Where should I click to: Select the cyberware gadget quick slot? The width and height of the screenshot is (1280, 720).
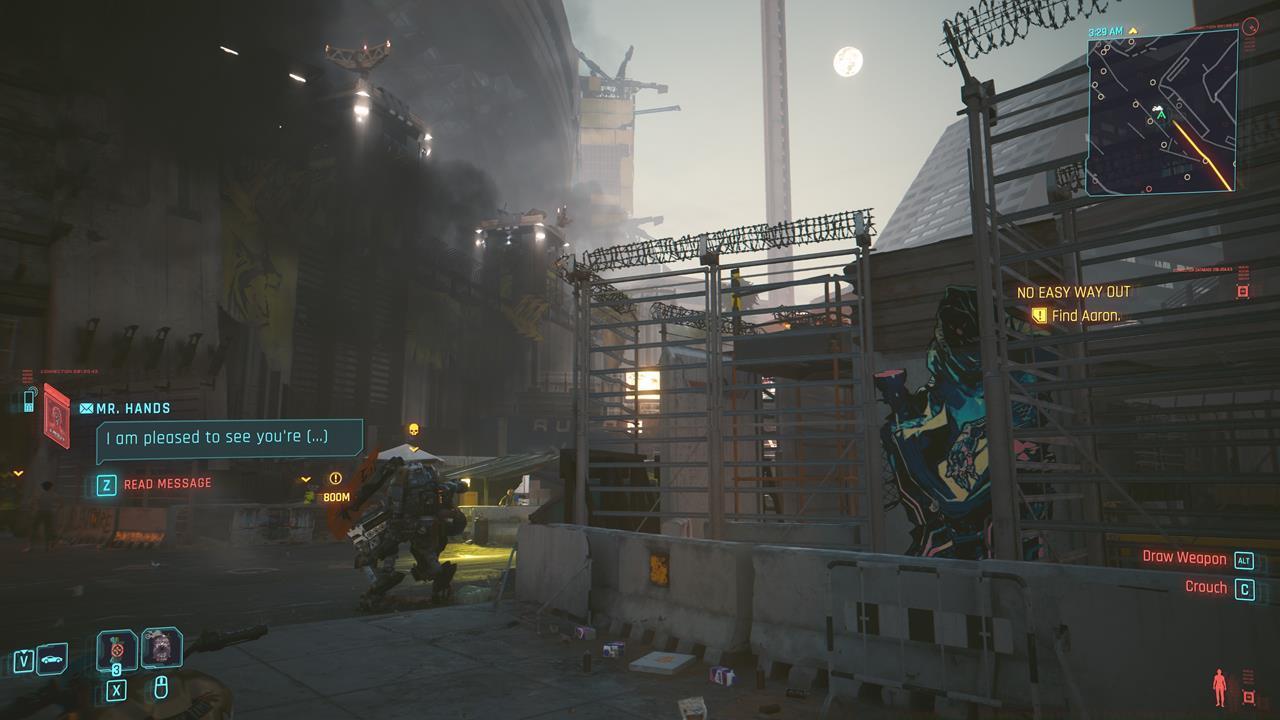(x=161, y=648)
